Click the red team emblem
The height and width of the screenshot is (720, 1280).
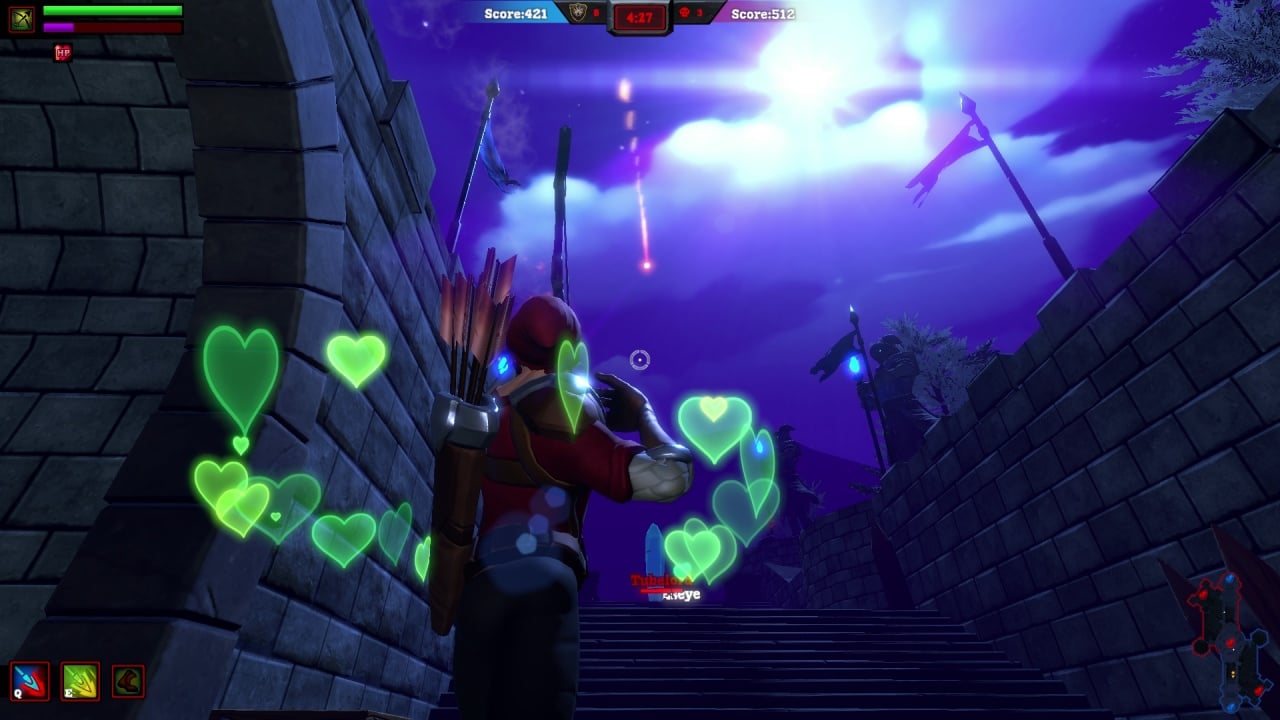[685, 13]
